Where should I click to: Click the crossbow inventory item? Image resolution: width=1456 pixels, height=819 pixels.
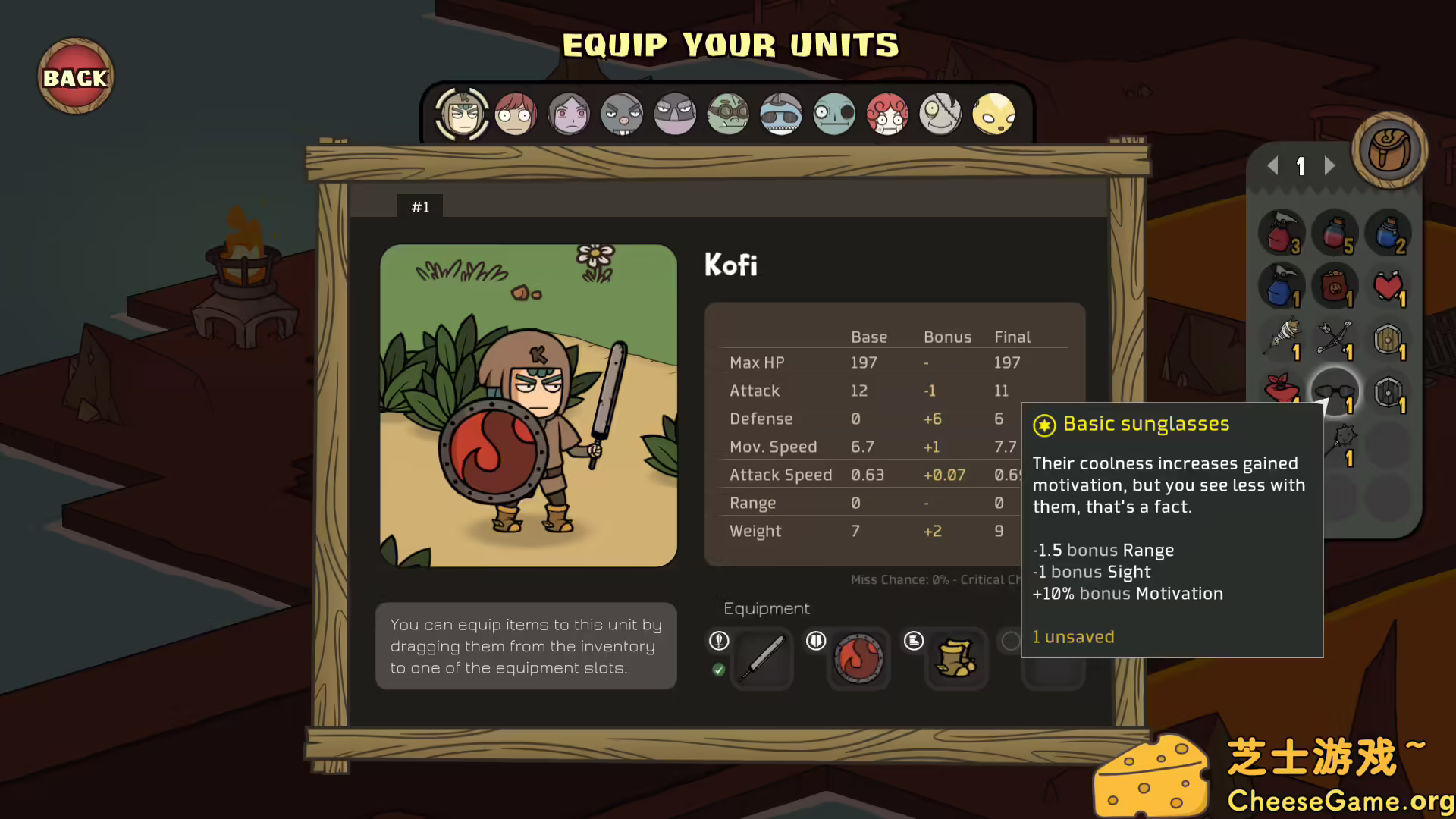(1335, 340)
